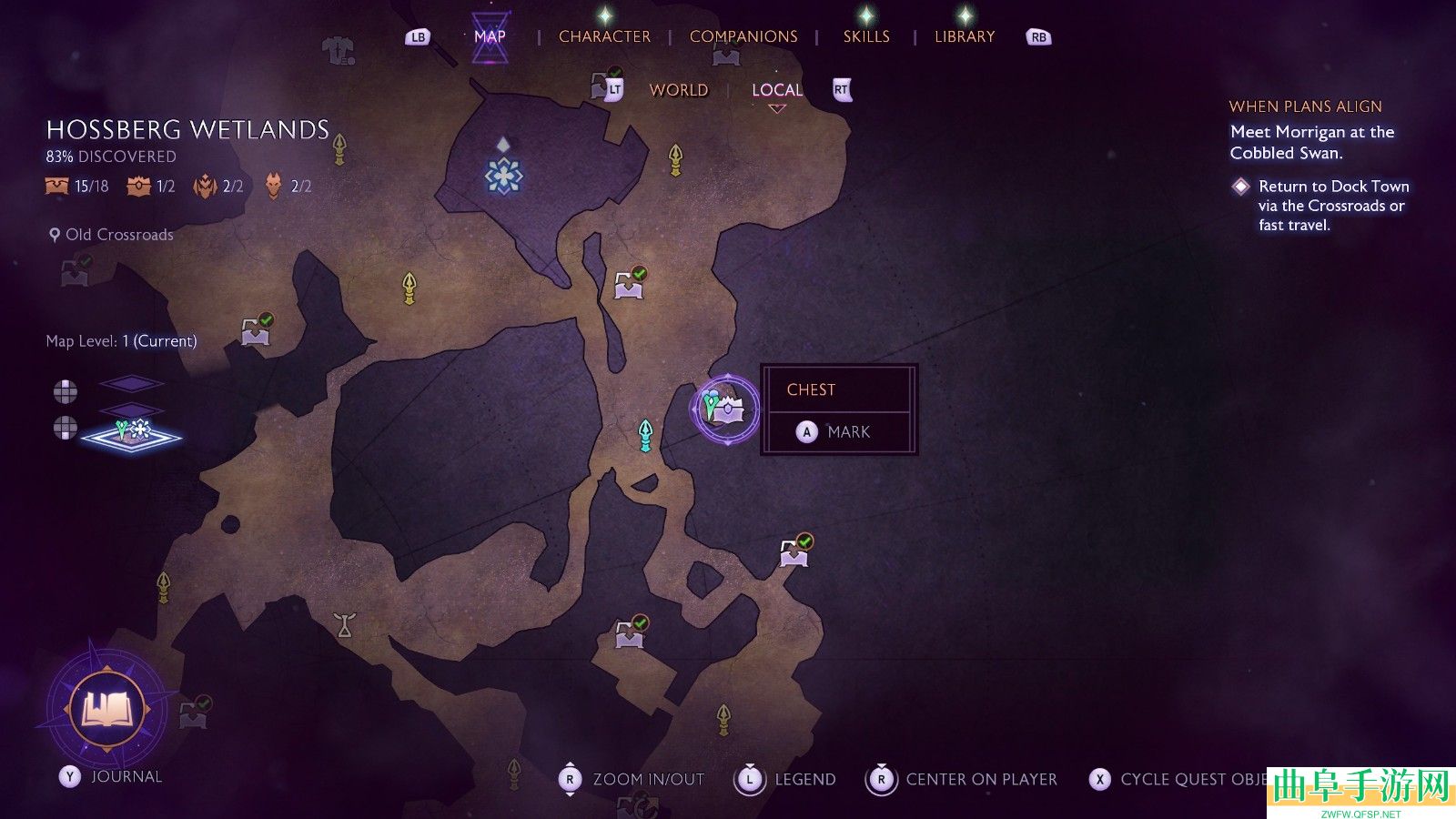Select the Skills tab
The width and height of the screenshot is (1456, 819).
[866, 36]
